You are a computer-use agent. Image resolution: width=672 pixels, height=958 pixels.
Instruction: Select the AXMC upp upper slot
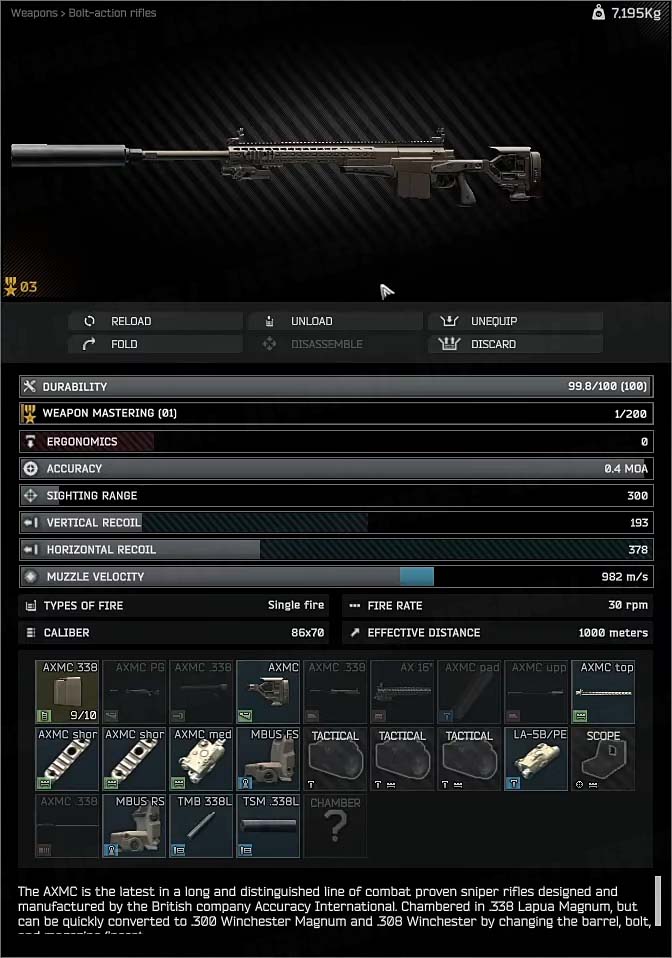(x=536, y=692)
